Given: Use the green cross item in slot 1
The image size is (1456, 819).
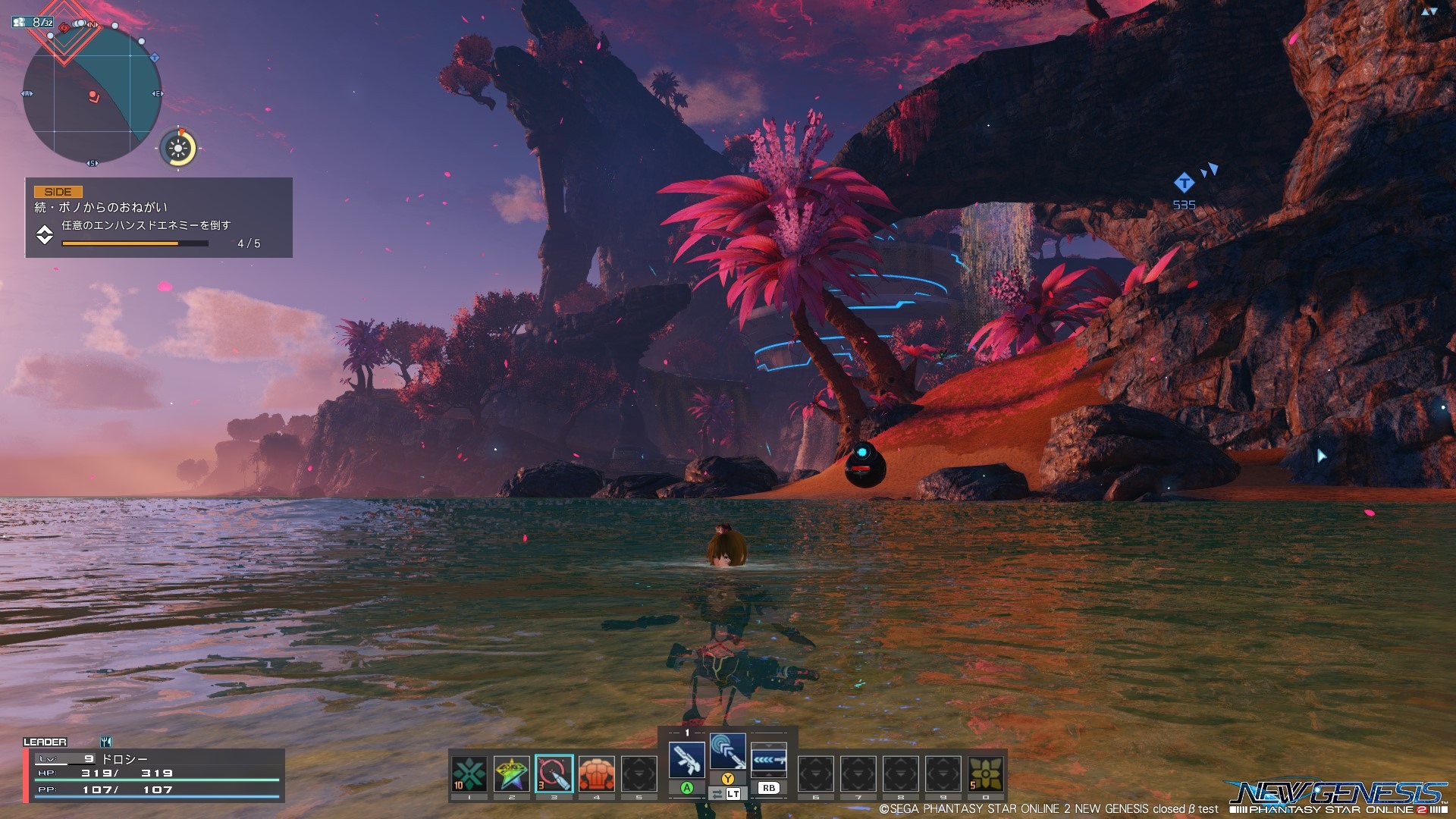Looking at the screenshot, I should [469, 773].
